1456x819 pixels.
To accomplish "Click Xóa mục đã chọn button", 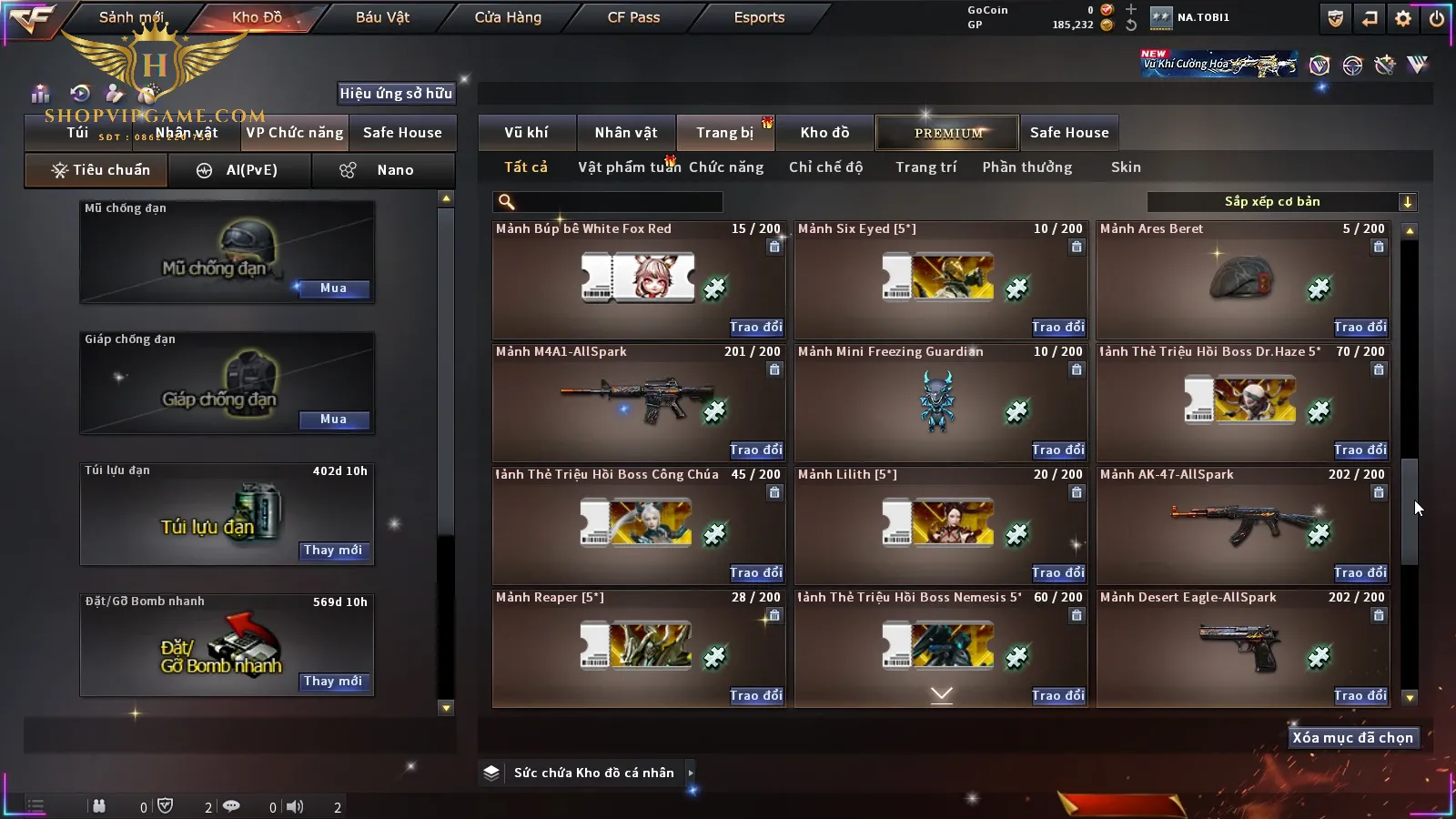I will [1352, 738].
